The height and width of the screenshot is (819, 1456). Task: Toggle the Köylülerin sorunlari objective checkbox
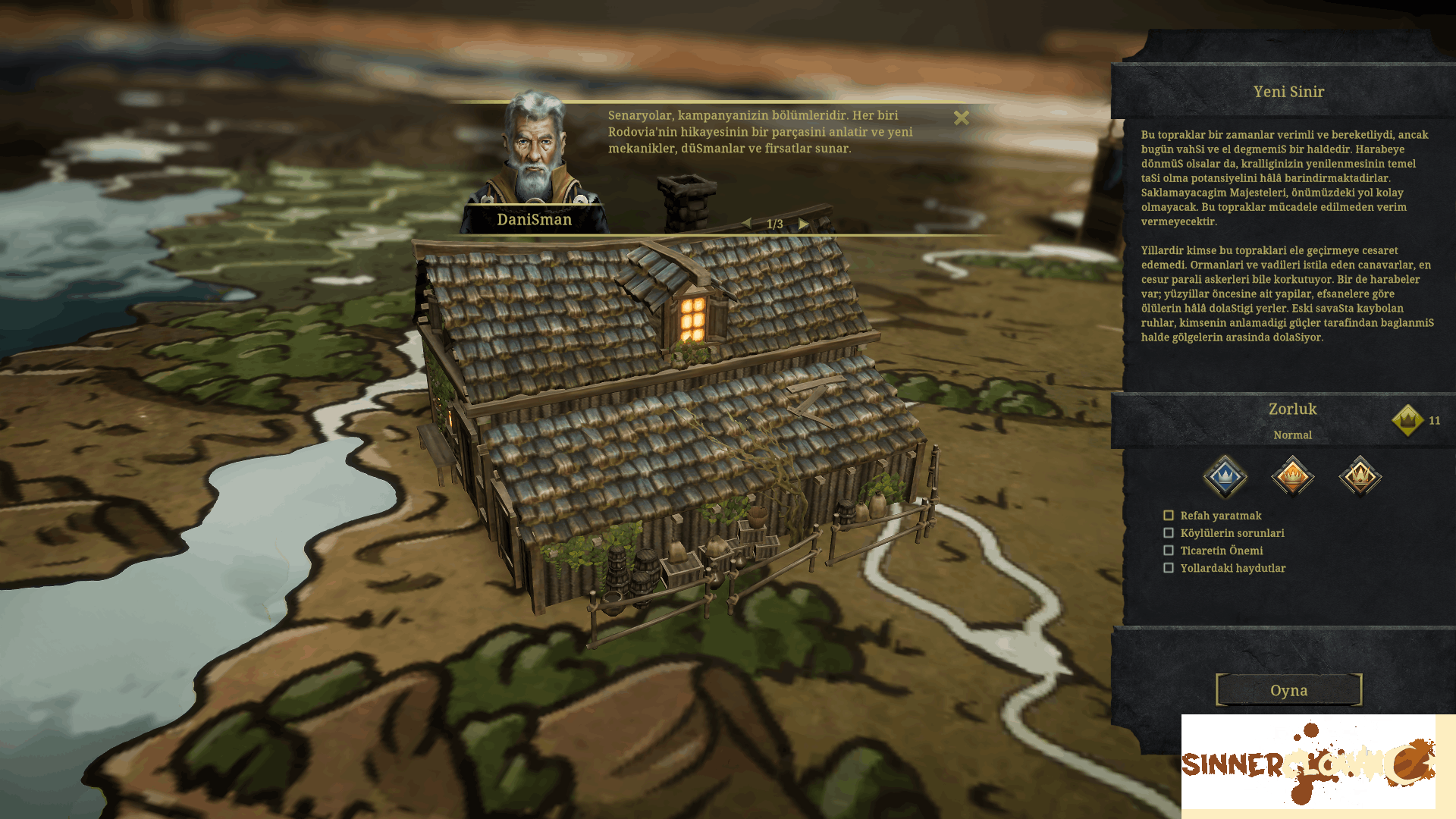[x=1169, y=533]
